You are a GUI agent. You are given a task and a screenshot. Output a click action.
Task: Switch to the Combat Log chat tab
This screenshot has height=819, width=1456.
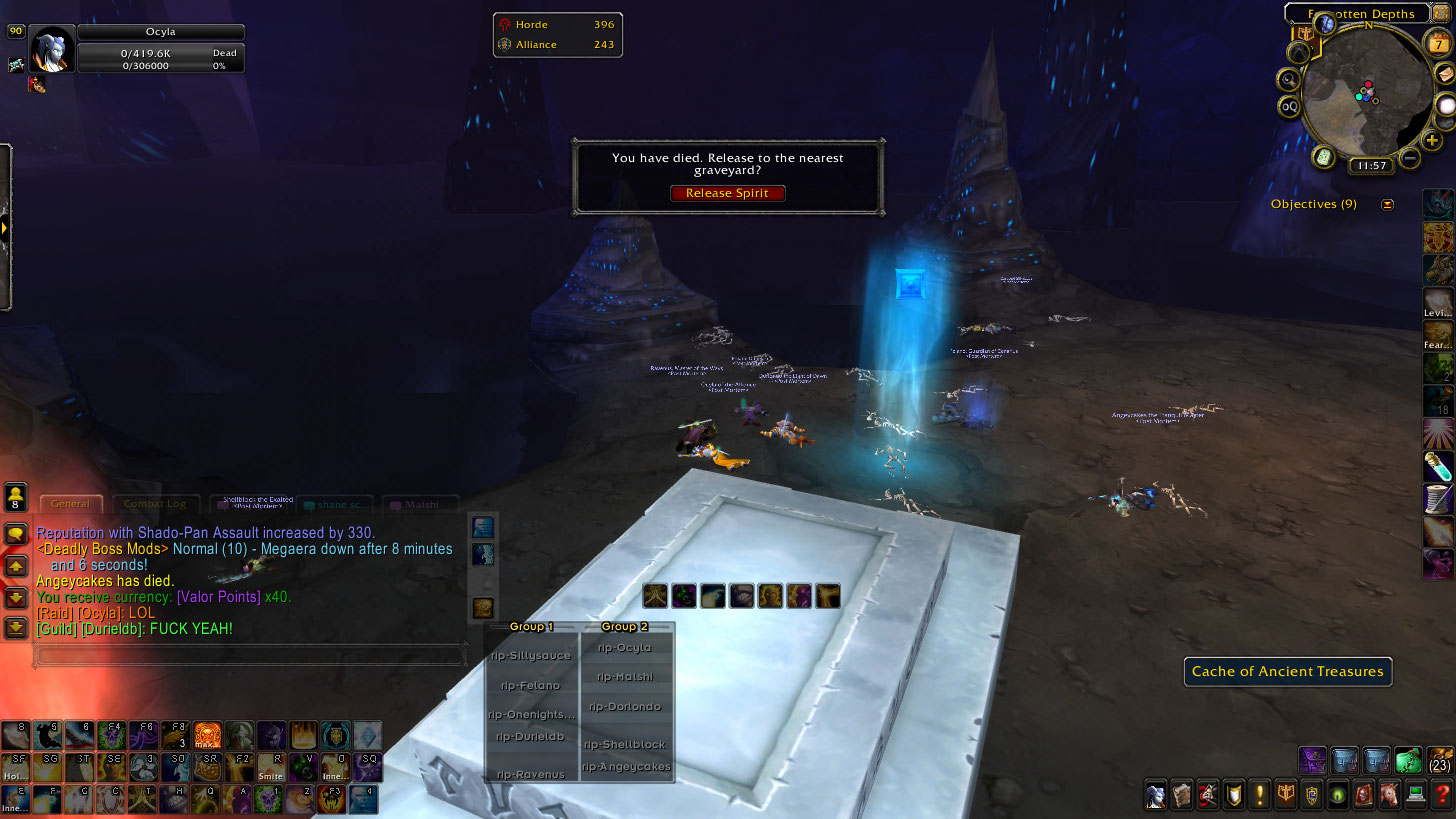pyautogui.click(x=156, y=504)
